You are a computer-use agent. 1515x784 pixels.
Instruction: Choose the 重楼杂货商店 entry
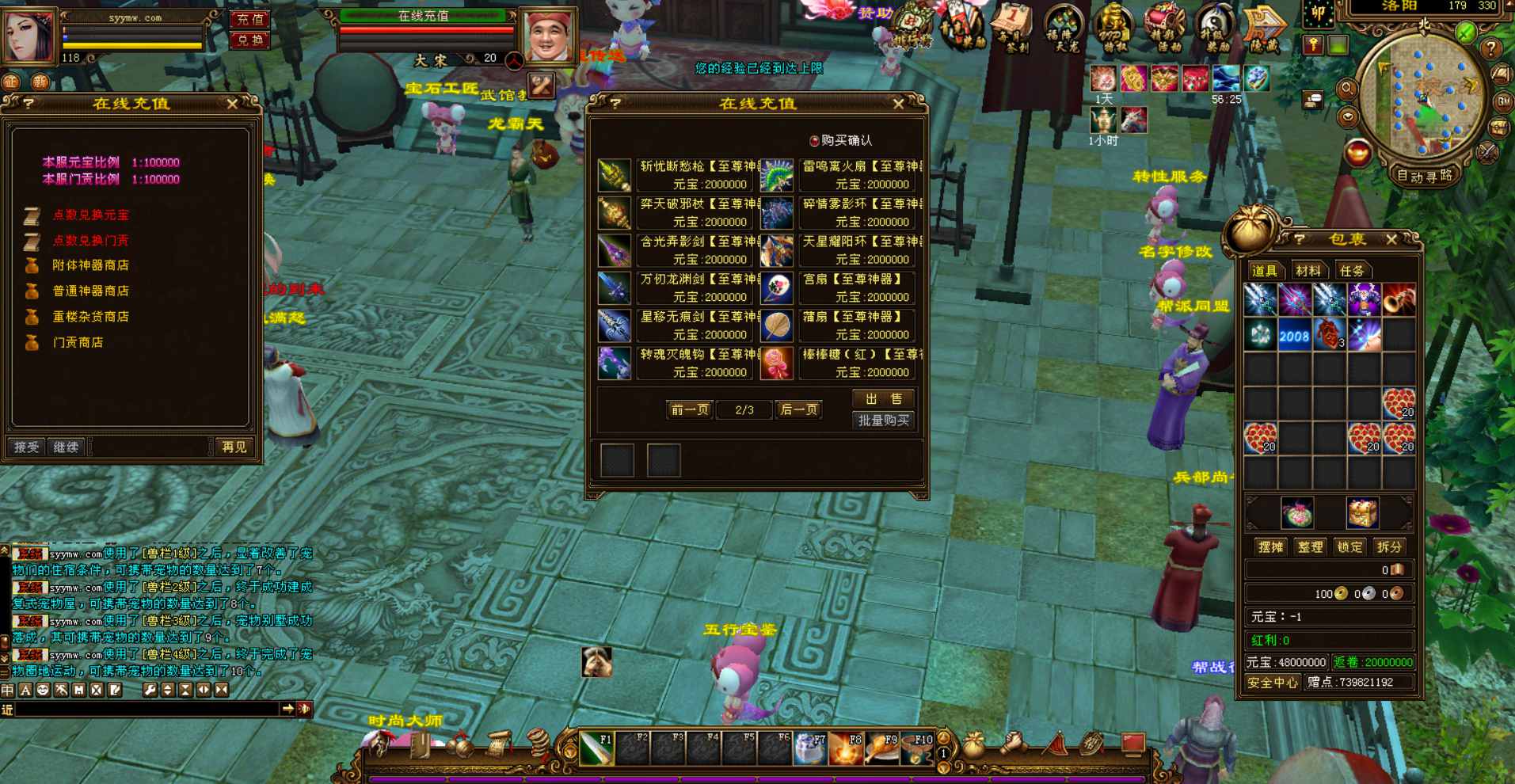point(90,317)
